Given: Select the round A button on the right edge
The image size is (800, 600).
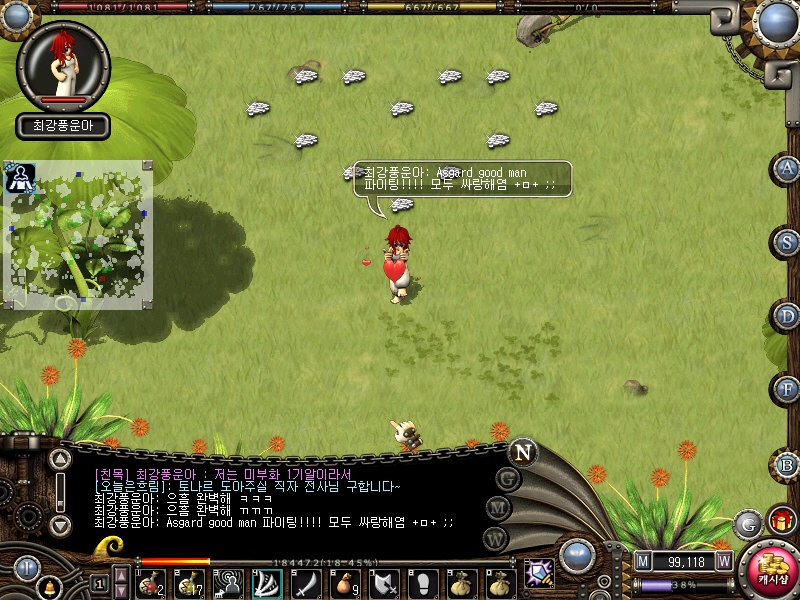Looking at the screenshot, I should (788, 168).
